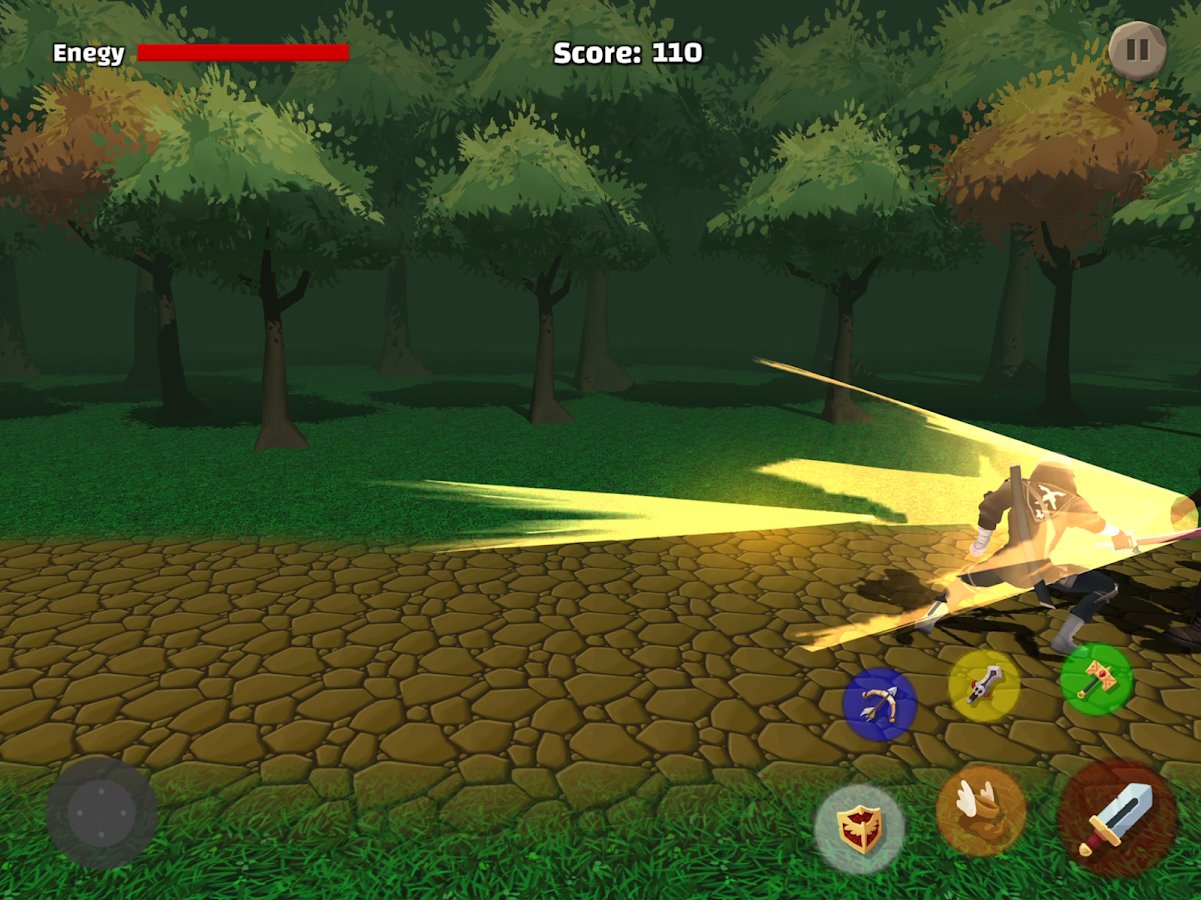Click the virtual movement joystick

pos(101,812)
